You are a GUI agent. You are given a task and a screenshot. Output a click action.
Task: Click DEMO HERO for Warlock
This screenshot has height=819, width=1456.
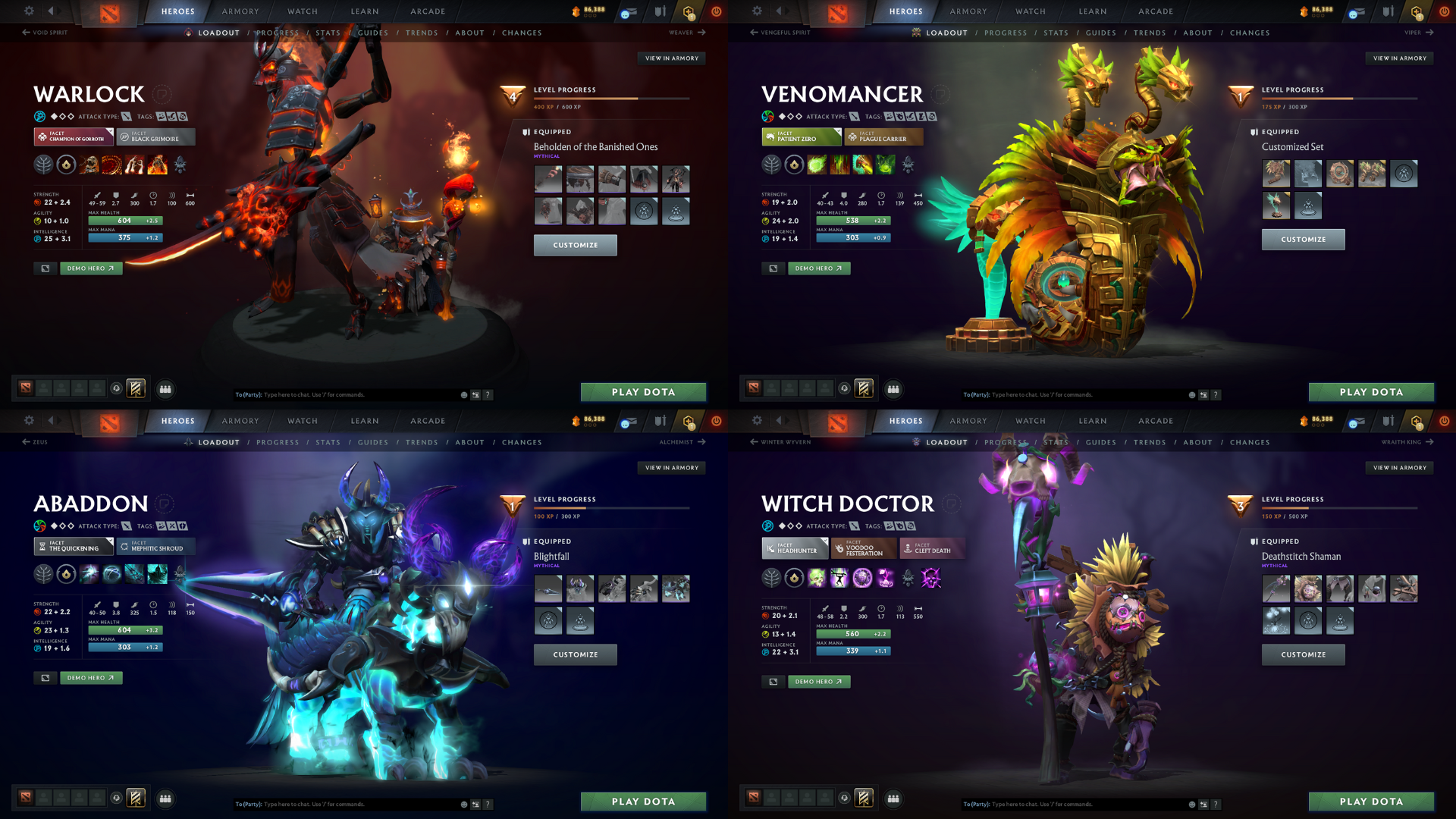tap(90, 268)
